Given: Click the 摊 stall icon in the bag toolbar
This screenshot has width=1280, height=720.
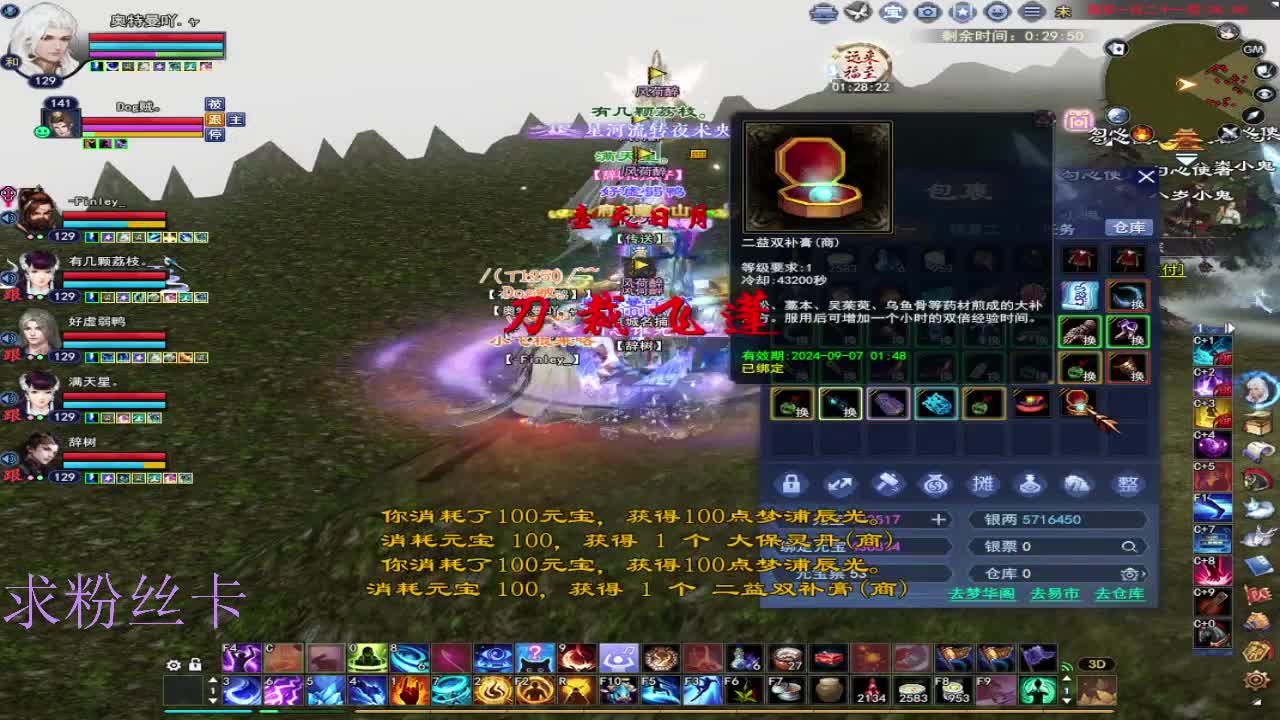Looking at the screenshot, I should point(981,483).
